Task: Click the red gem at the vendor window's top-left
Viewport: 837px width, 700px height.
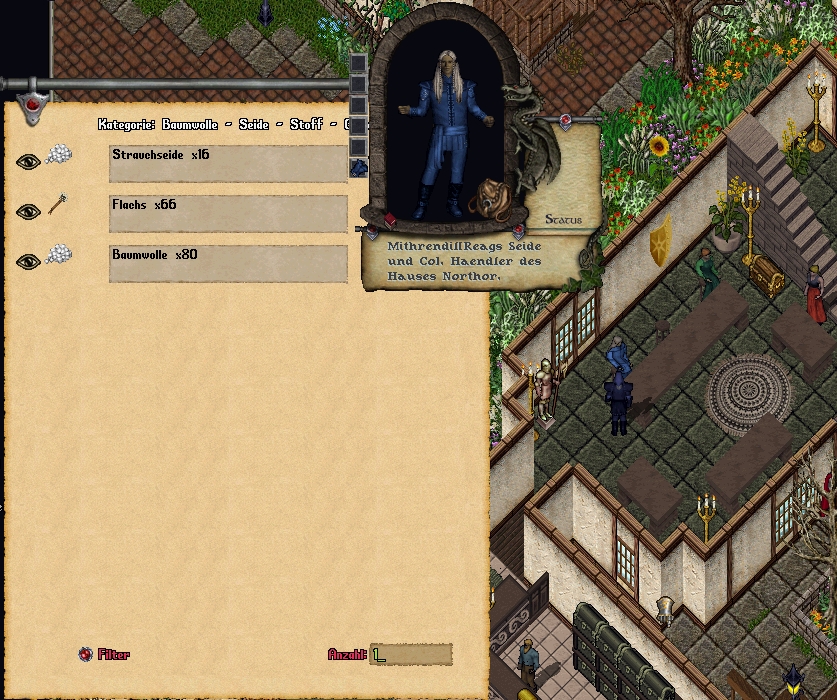Action: [32, 103]
